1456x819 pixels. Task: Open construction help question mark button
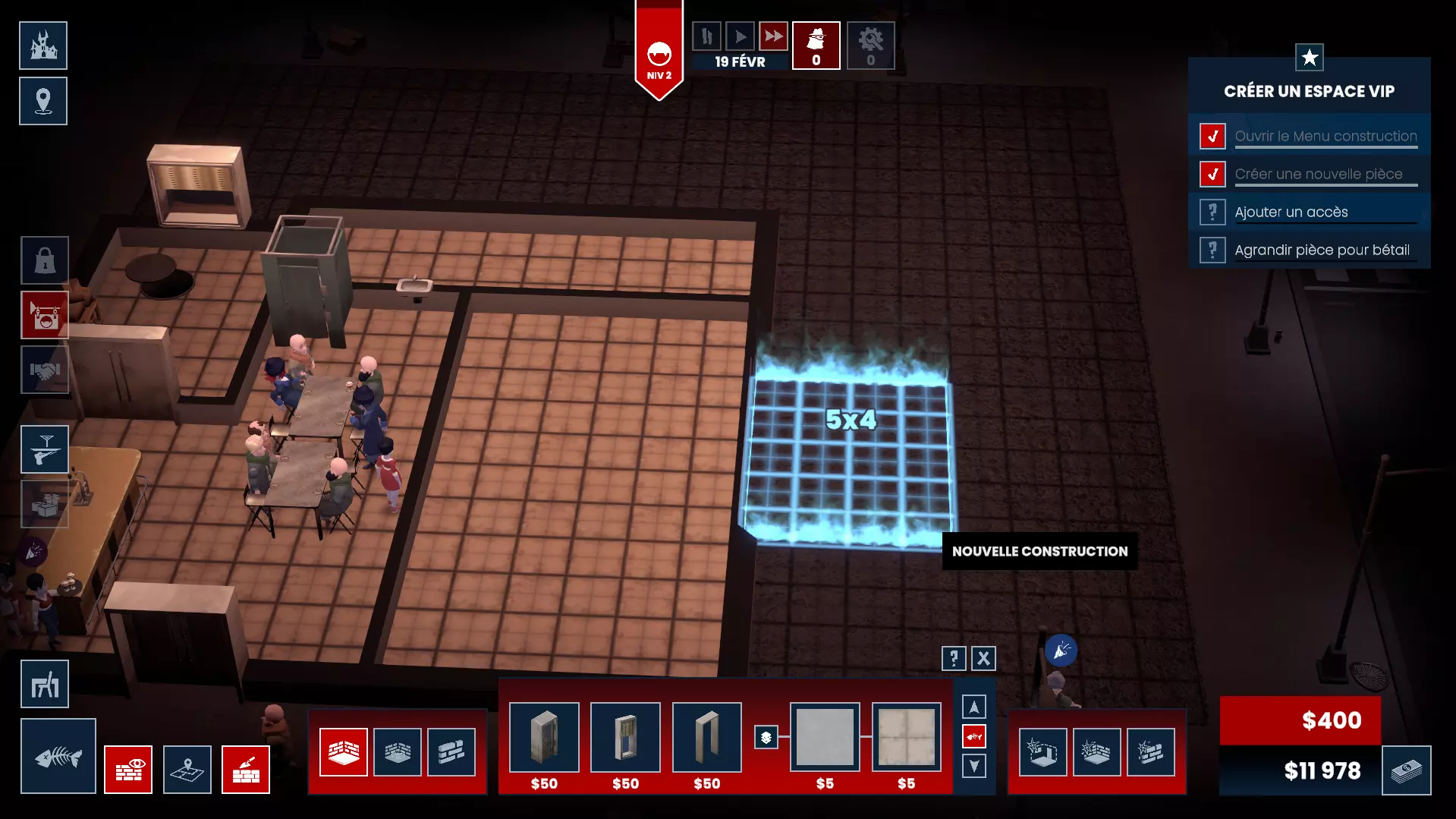pyautogui.click(x=954, y=658)
